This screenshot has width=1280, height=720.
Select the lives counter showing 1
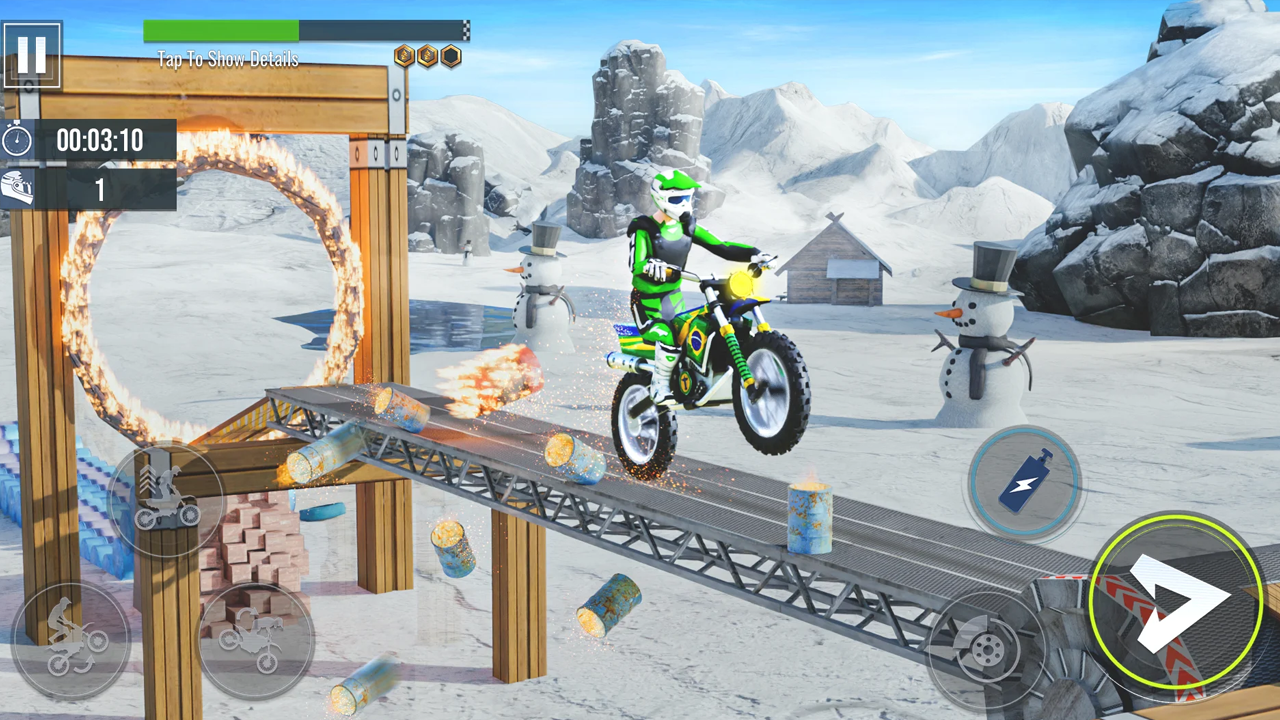pos(100,190)
